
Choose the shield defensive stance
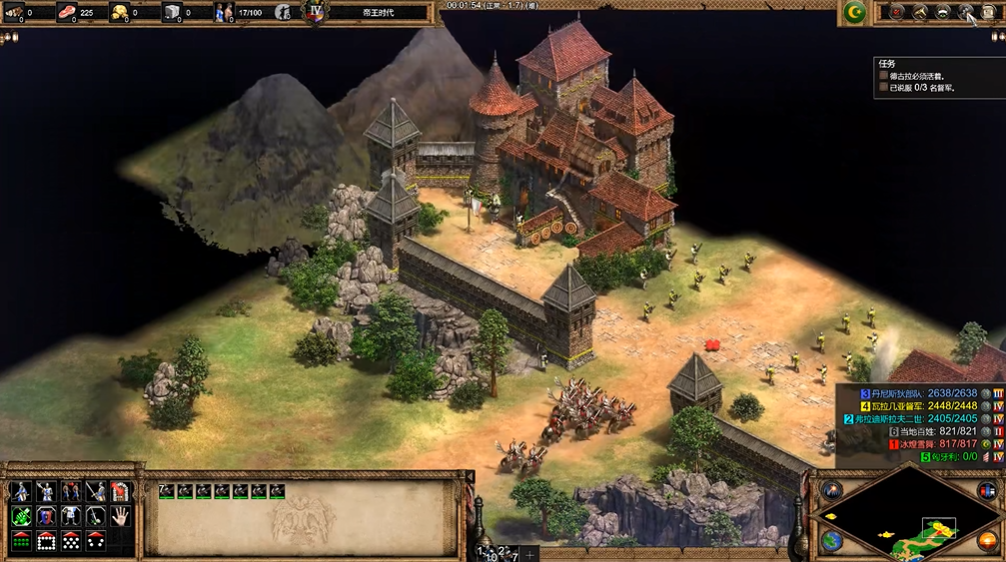click(46, 516)
